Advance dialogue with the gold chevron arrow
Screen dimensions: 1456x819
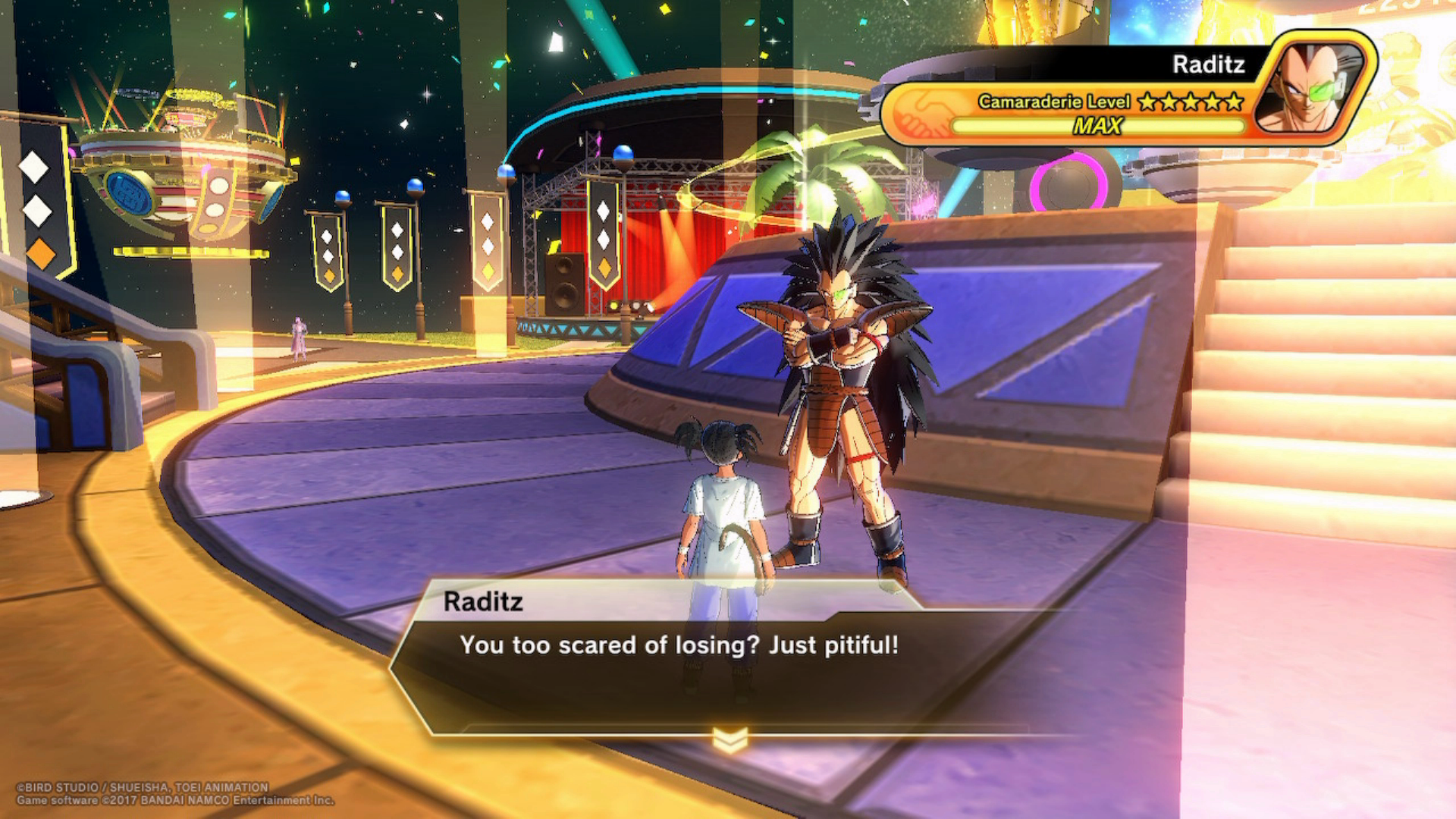[730, 741]
